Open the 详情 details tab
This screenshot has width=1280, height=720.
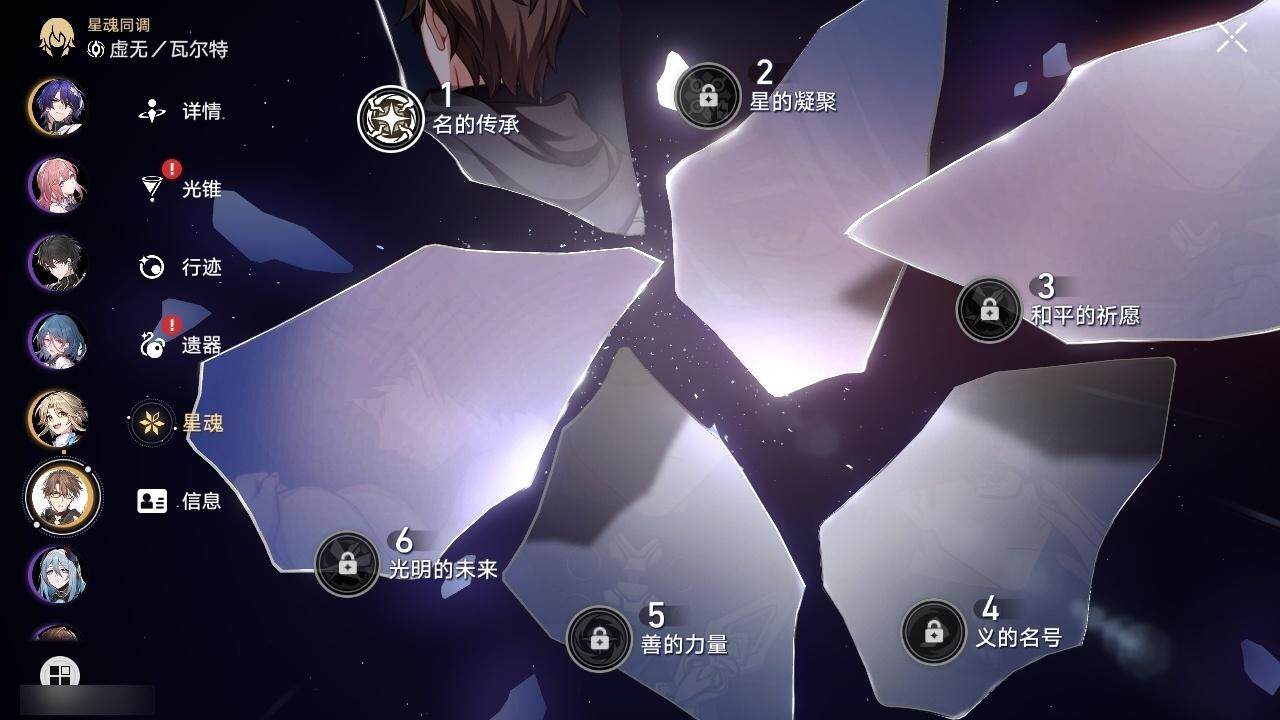[181, 111]
